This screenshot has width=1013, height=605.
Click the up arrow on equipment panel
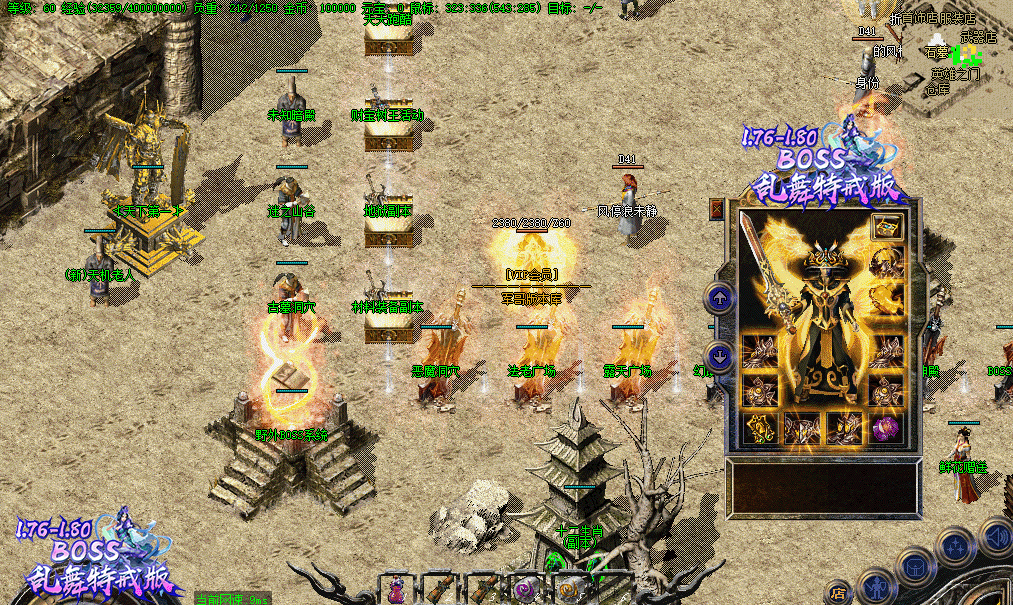[x=719, y=297]
